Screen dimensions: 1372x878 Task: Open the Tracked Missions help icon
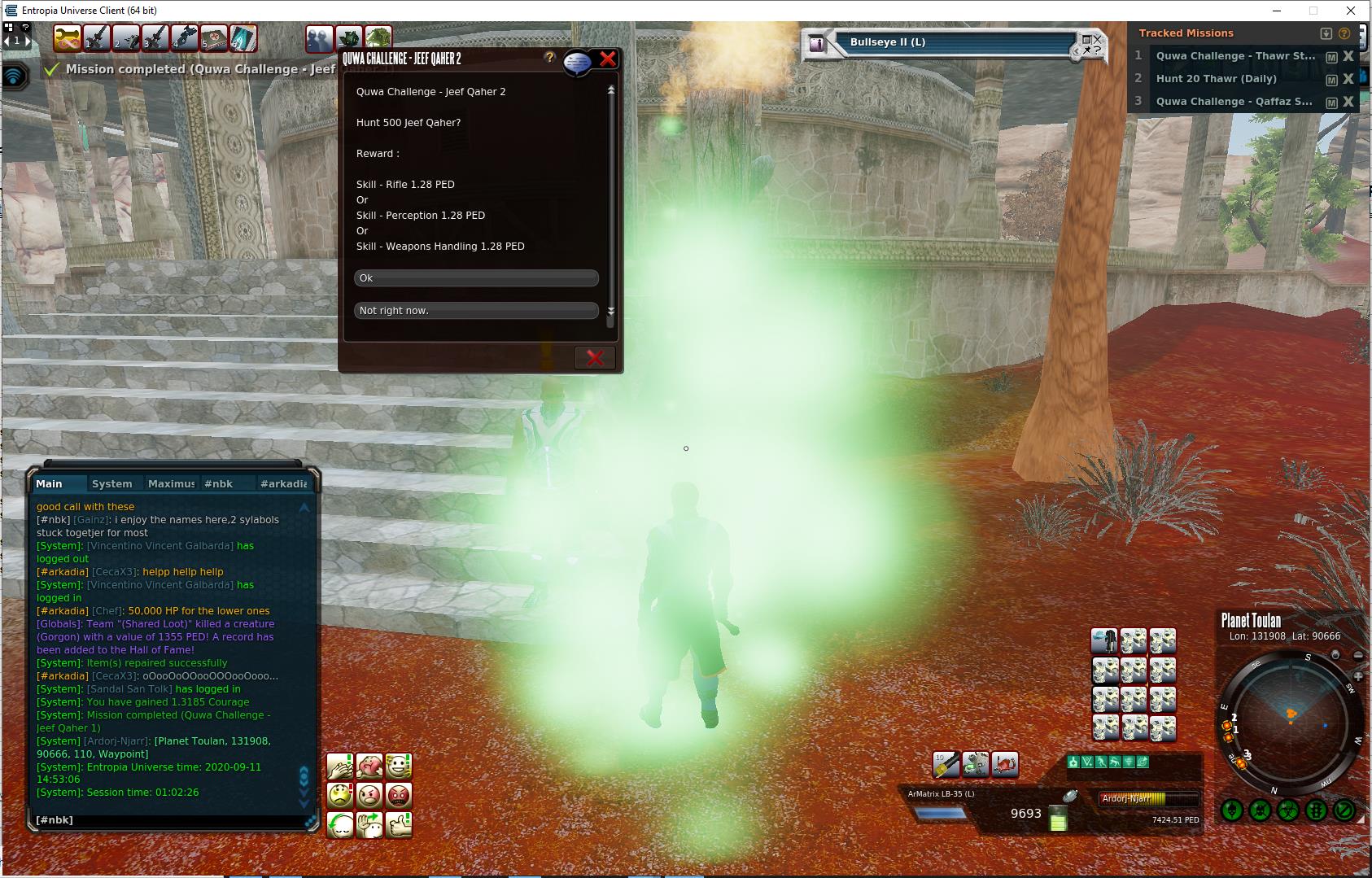pyautogui.click(x=1344, y=33)
